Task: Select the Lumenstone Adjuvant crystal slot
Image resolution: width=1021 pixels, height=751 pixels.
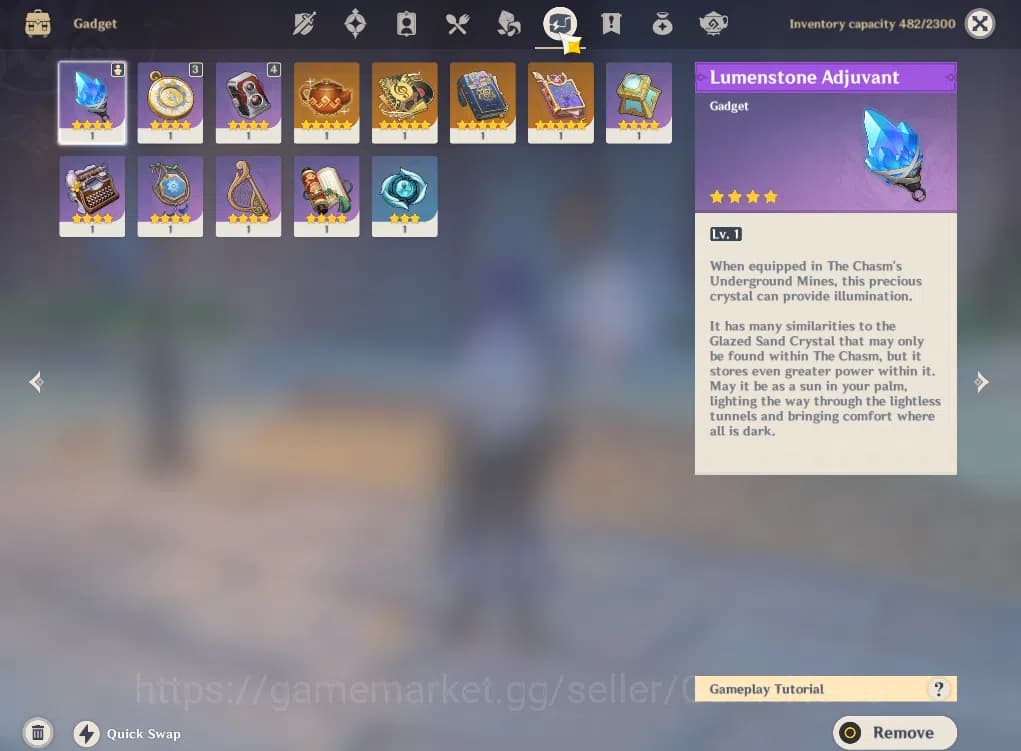Action: [x=92, y=102]
